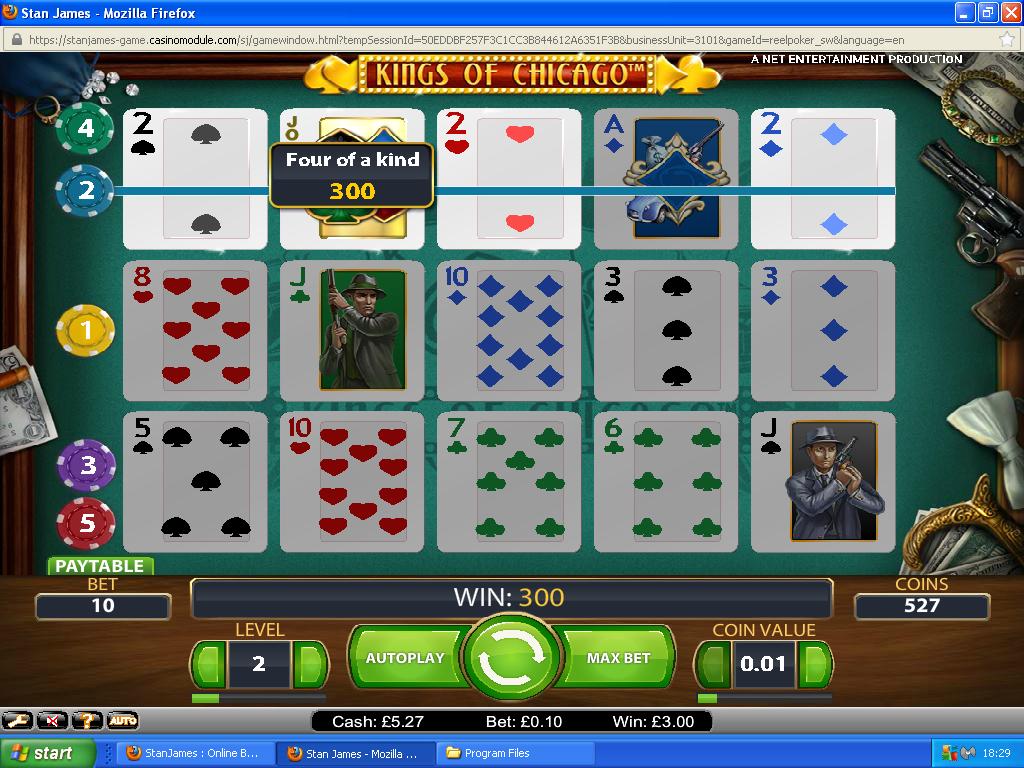Open game settings via wrench icon
Screen dimensions: 1024x768
[x=17, y=720]
